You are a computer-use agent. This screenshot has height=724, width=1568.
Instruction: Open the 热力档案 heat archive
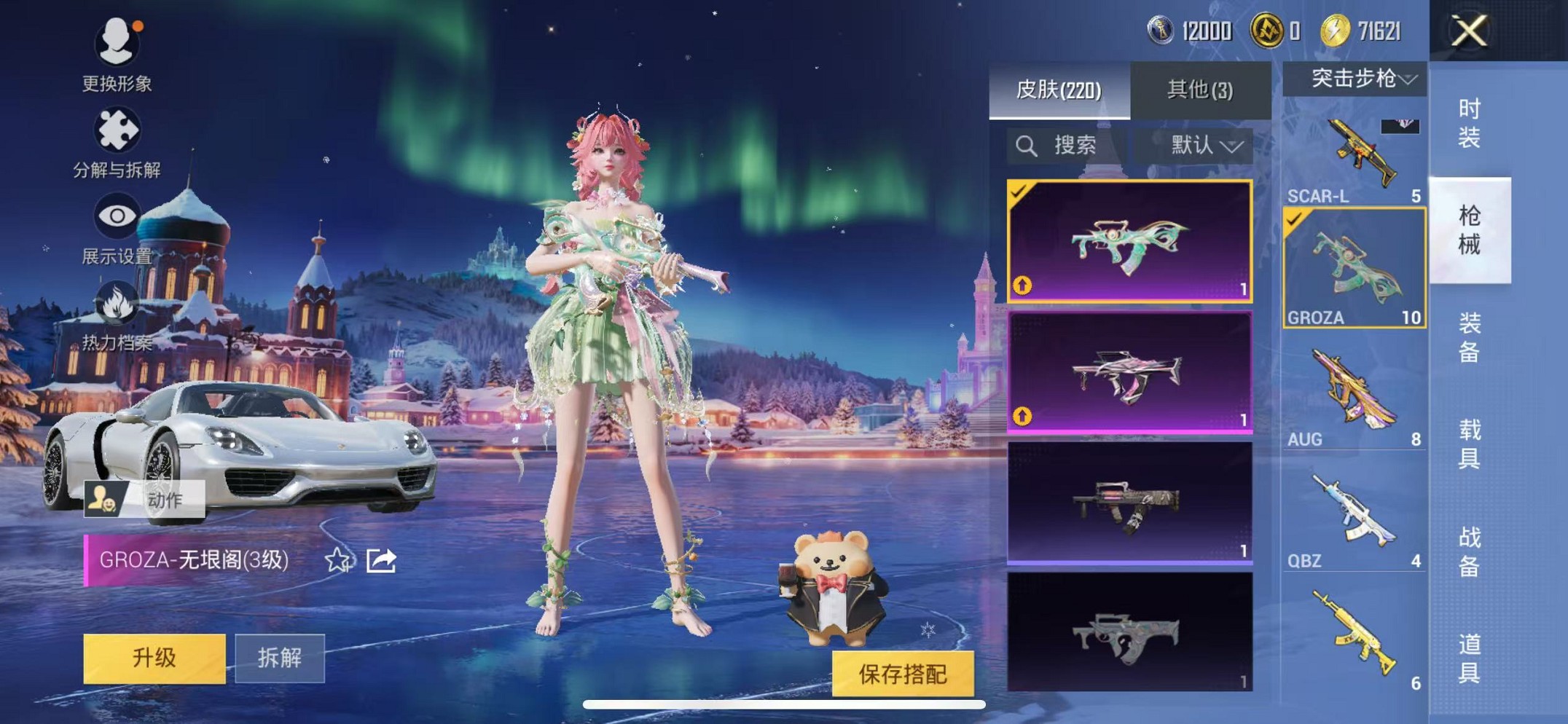pos(117,313)
